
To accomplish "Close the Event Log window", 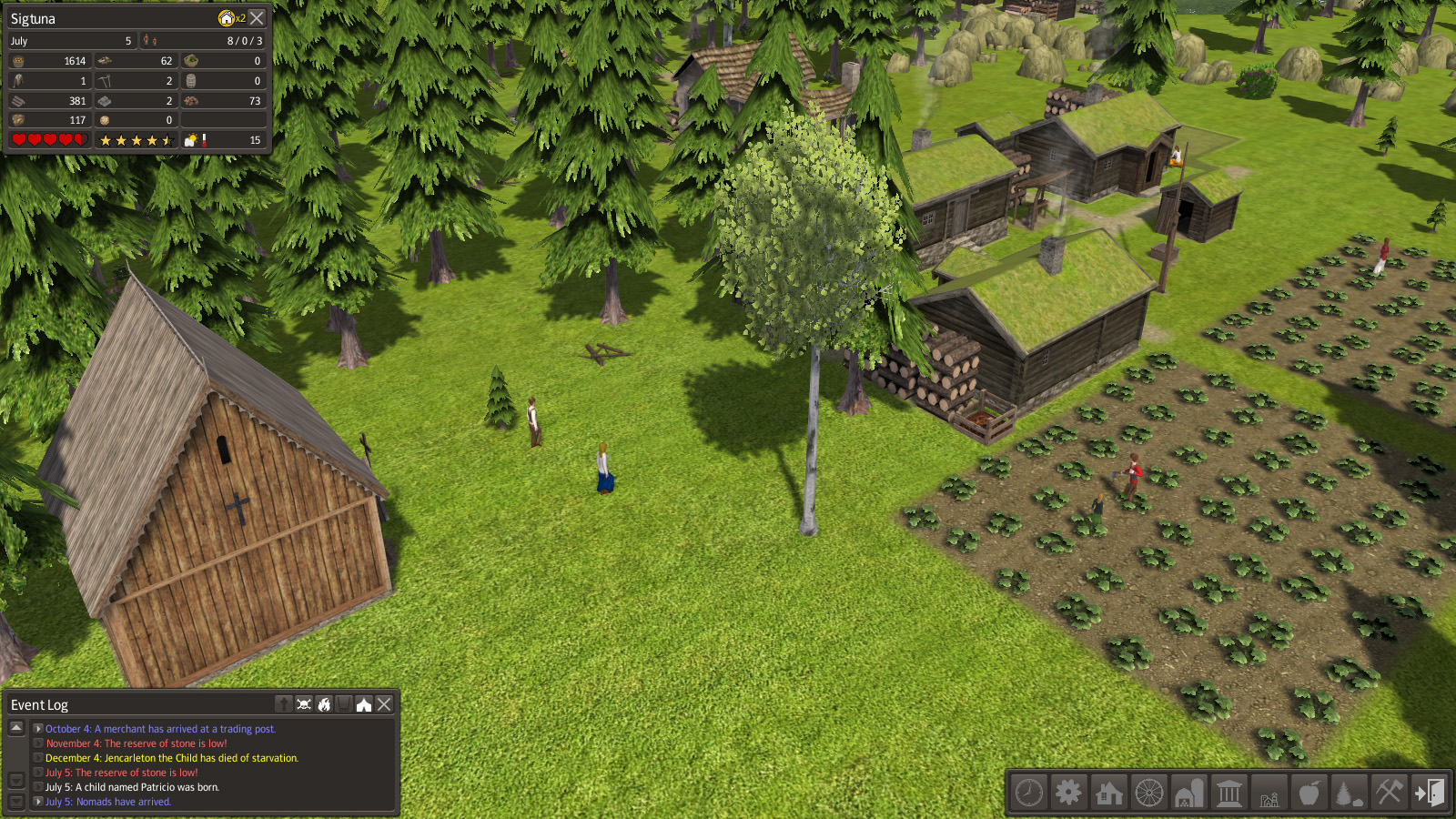I will (x=384, y=704).
